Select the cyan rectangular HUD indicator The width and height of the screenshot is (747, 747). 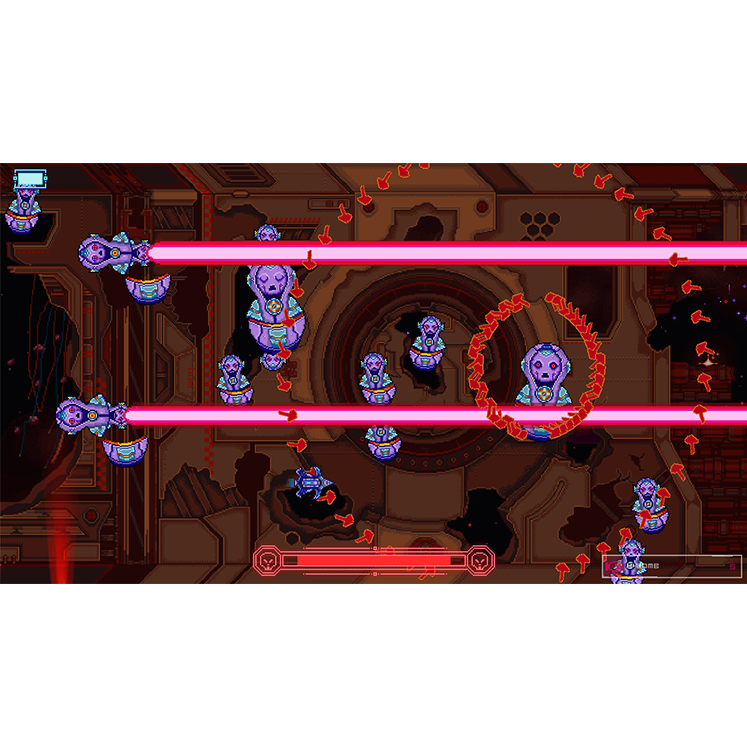click(x=31, y=179)
